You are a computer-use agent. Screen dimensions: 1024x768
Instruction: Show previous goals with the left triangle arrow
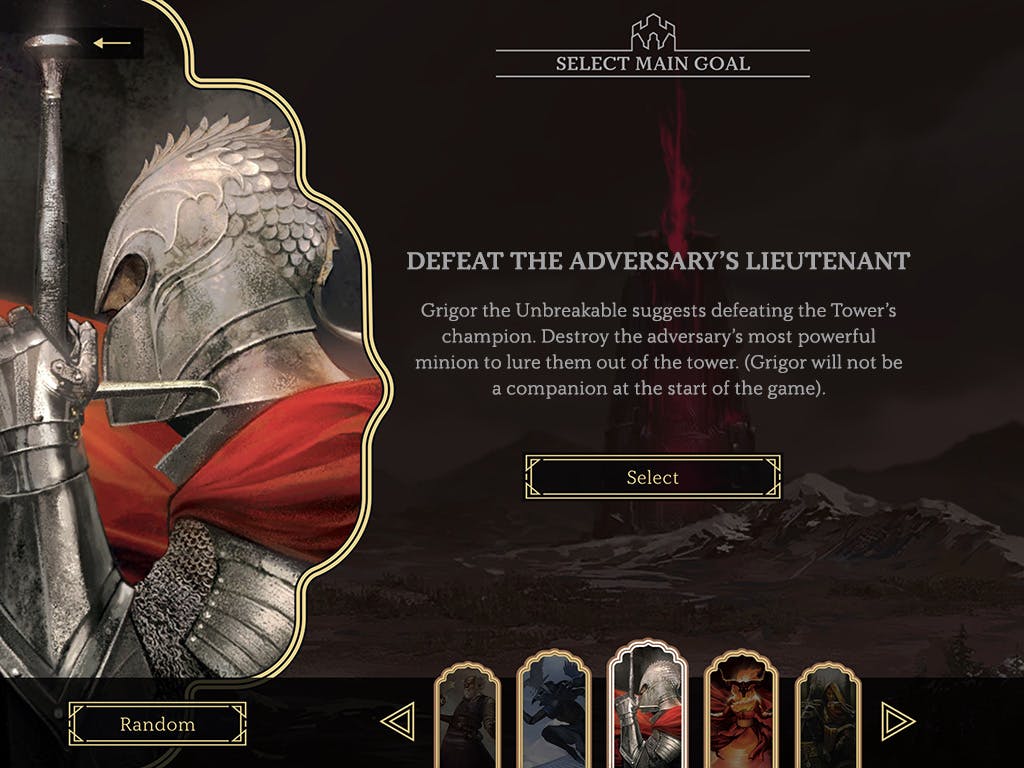tap(397, 721)
